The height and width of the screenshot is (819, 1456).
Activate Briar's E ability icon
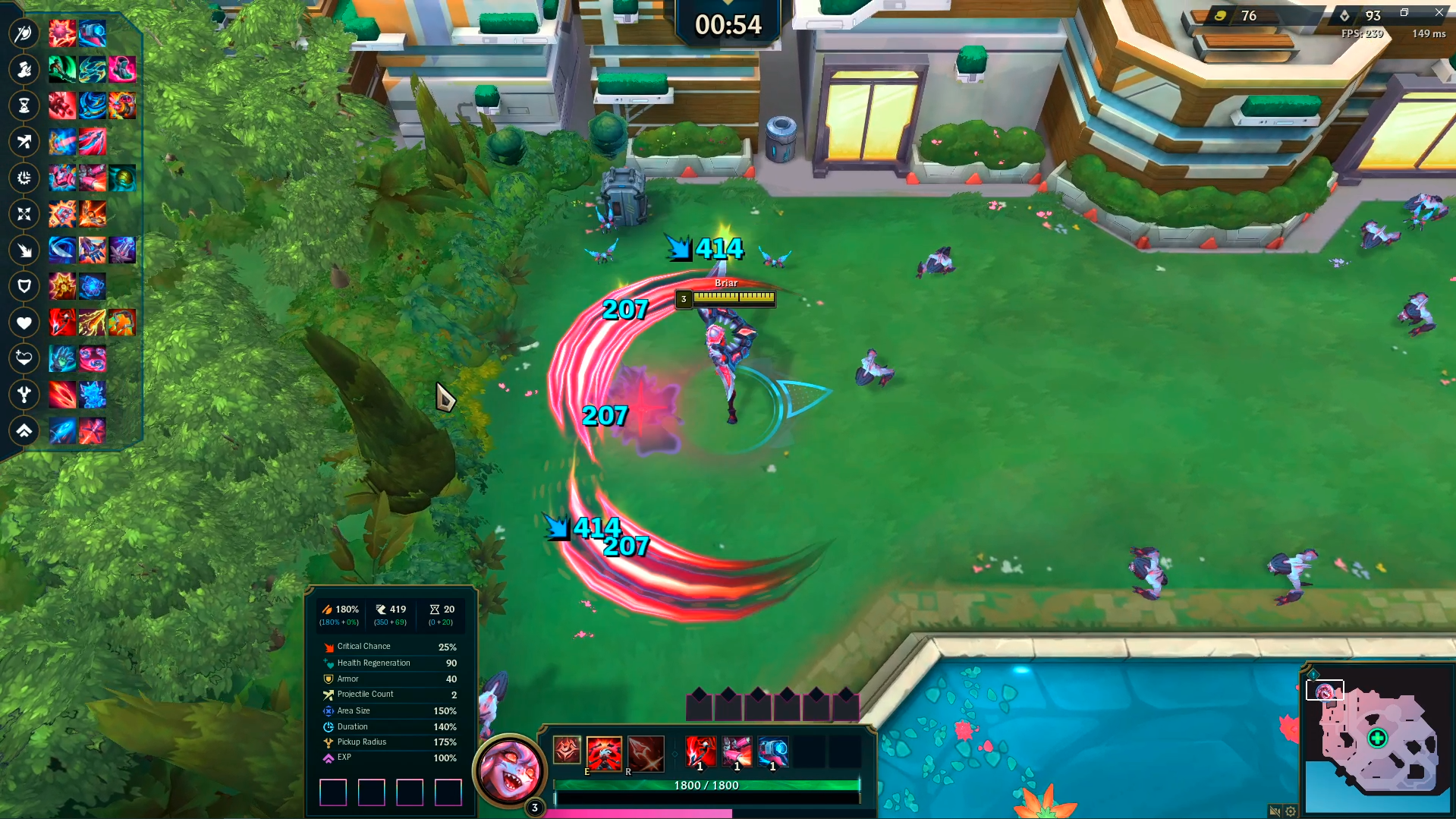(604, 753)
